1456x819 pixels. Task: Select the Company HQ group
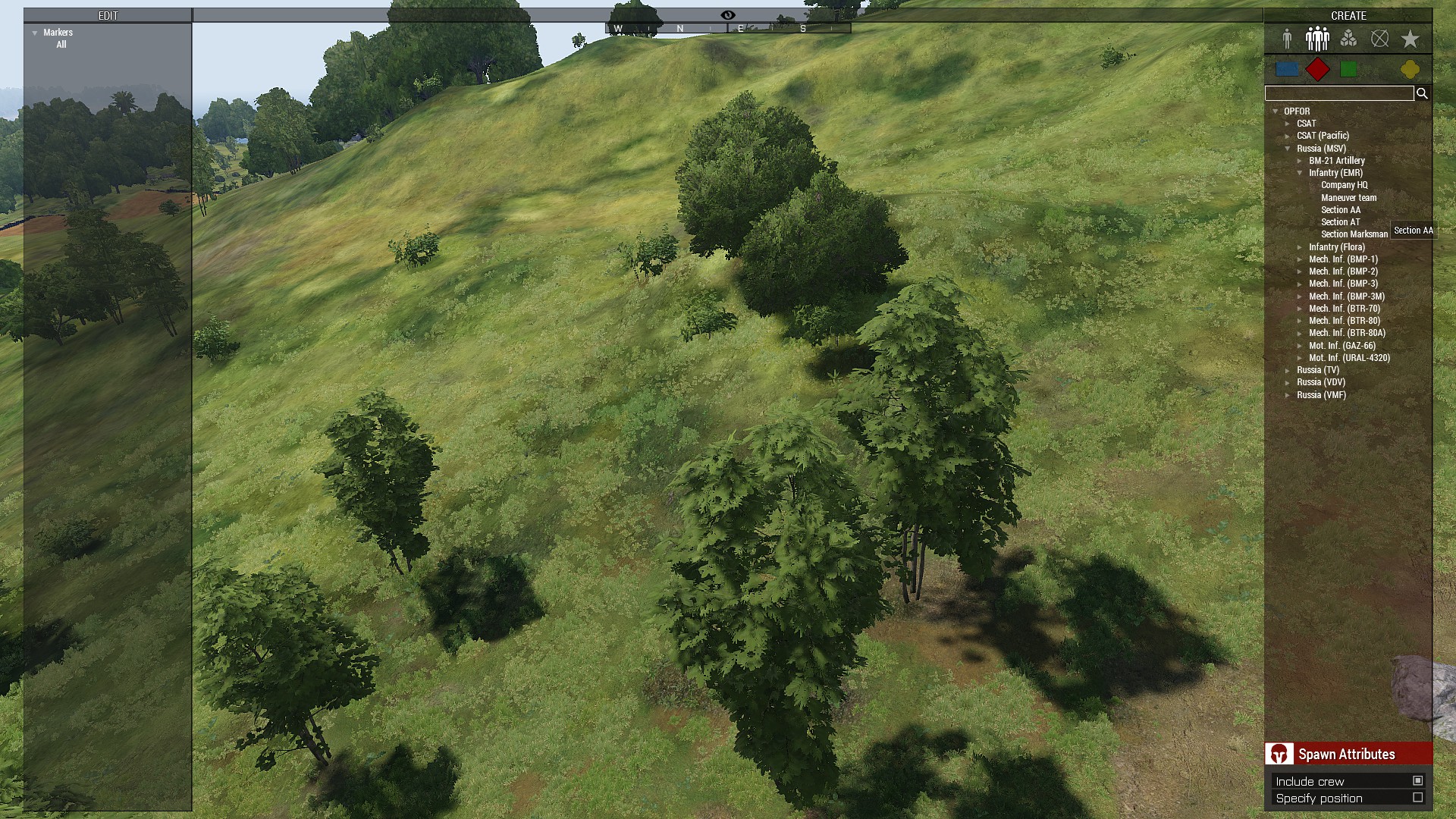[1344, 185]
